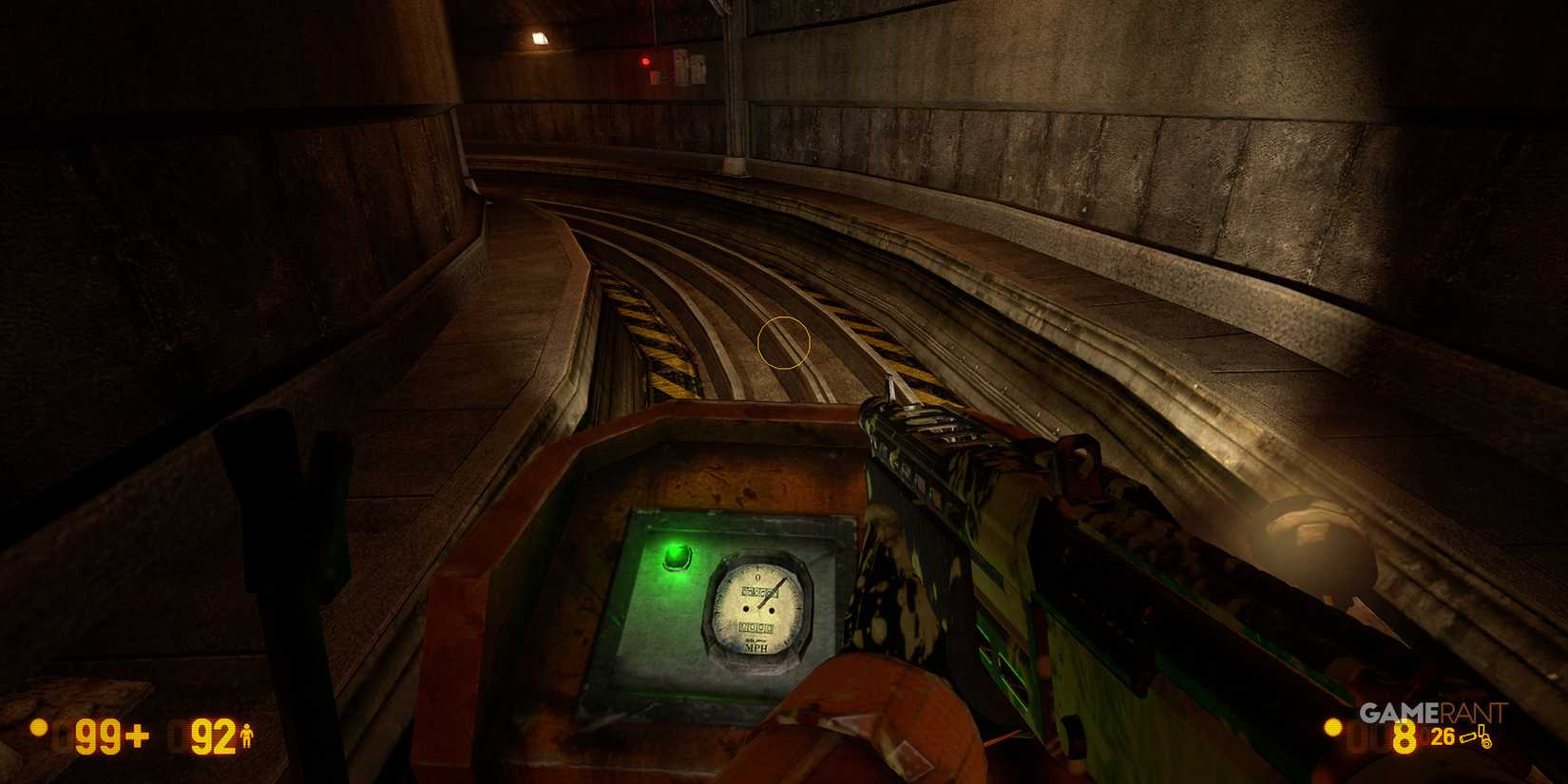Select the crosshair circle in the tunnel
The image size is (1568, 784).
coord(783,343)
